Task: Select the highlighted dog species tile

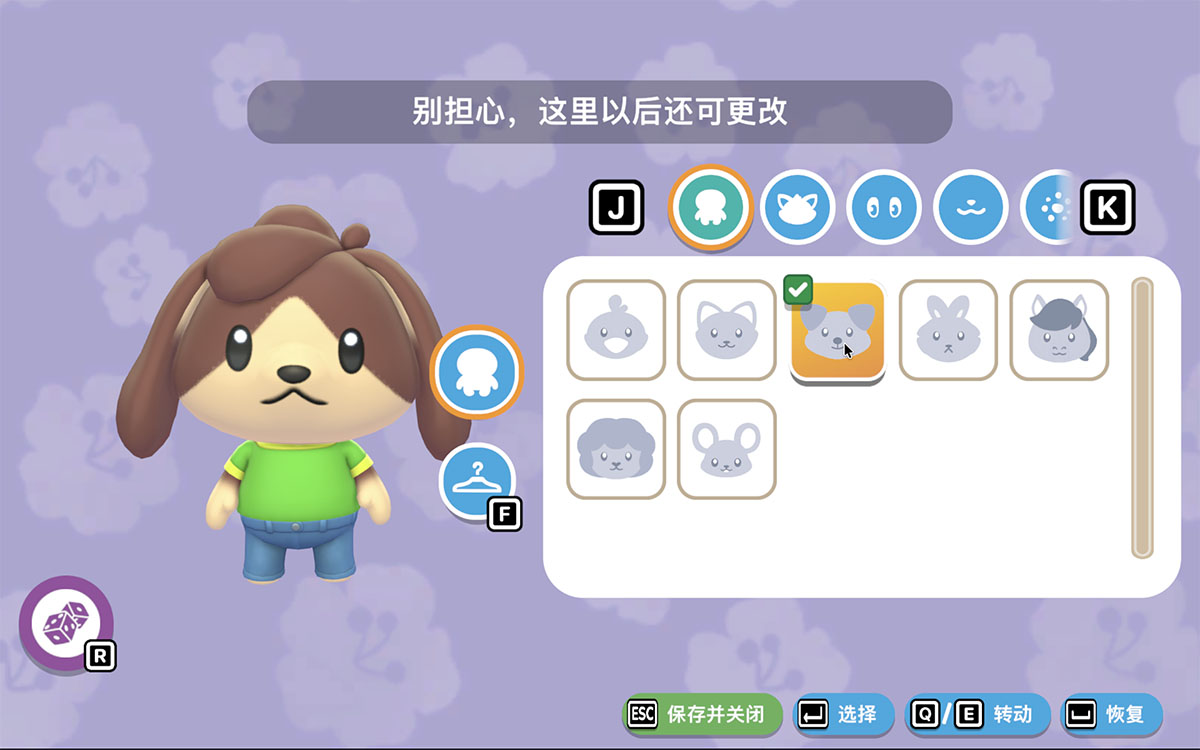Action: point(838,332)
